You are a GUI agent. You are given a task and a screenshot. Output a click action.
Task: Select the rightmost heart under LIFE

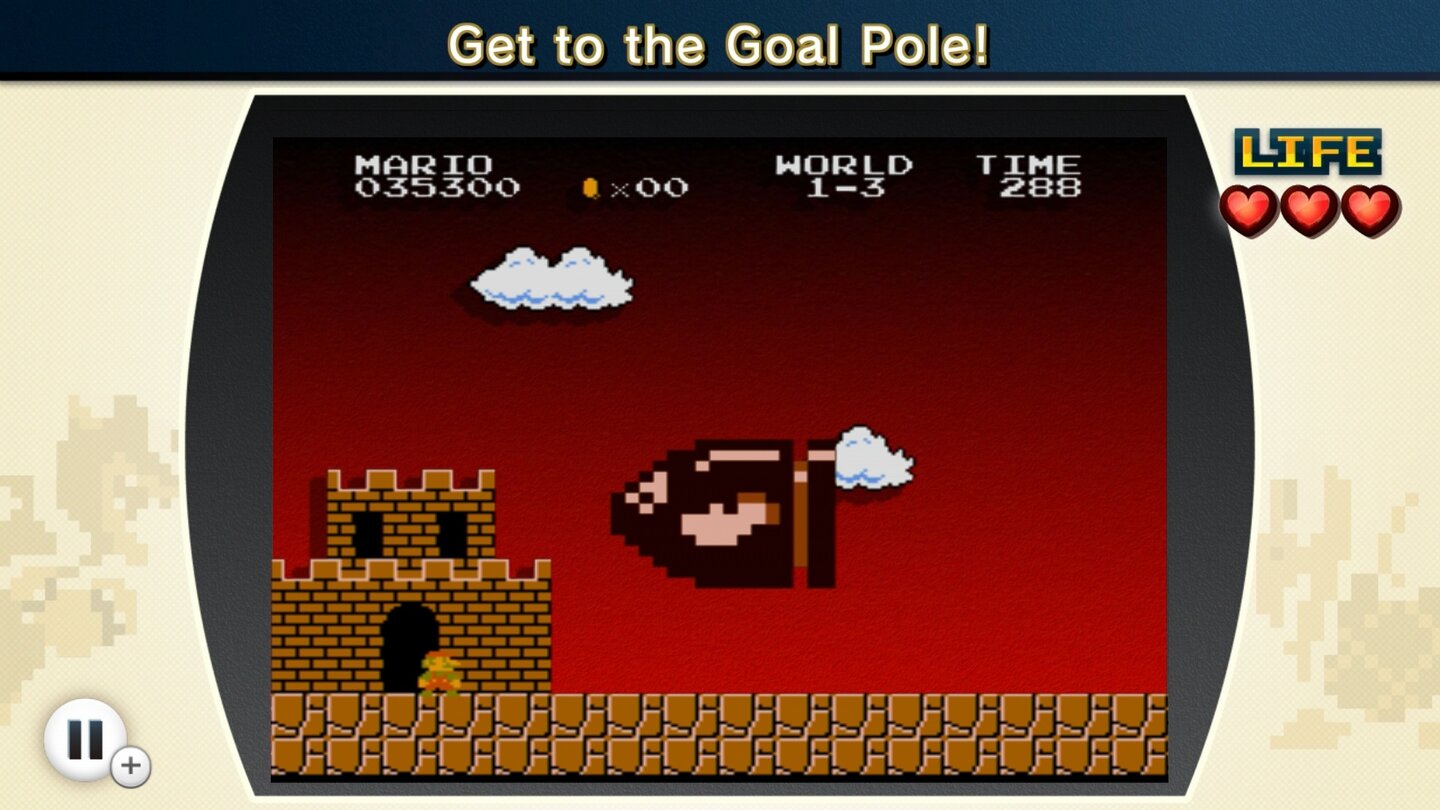click(x=1362, y=210)
